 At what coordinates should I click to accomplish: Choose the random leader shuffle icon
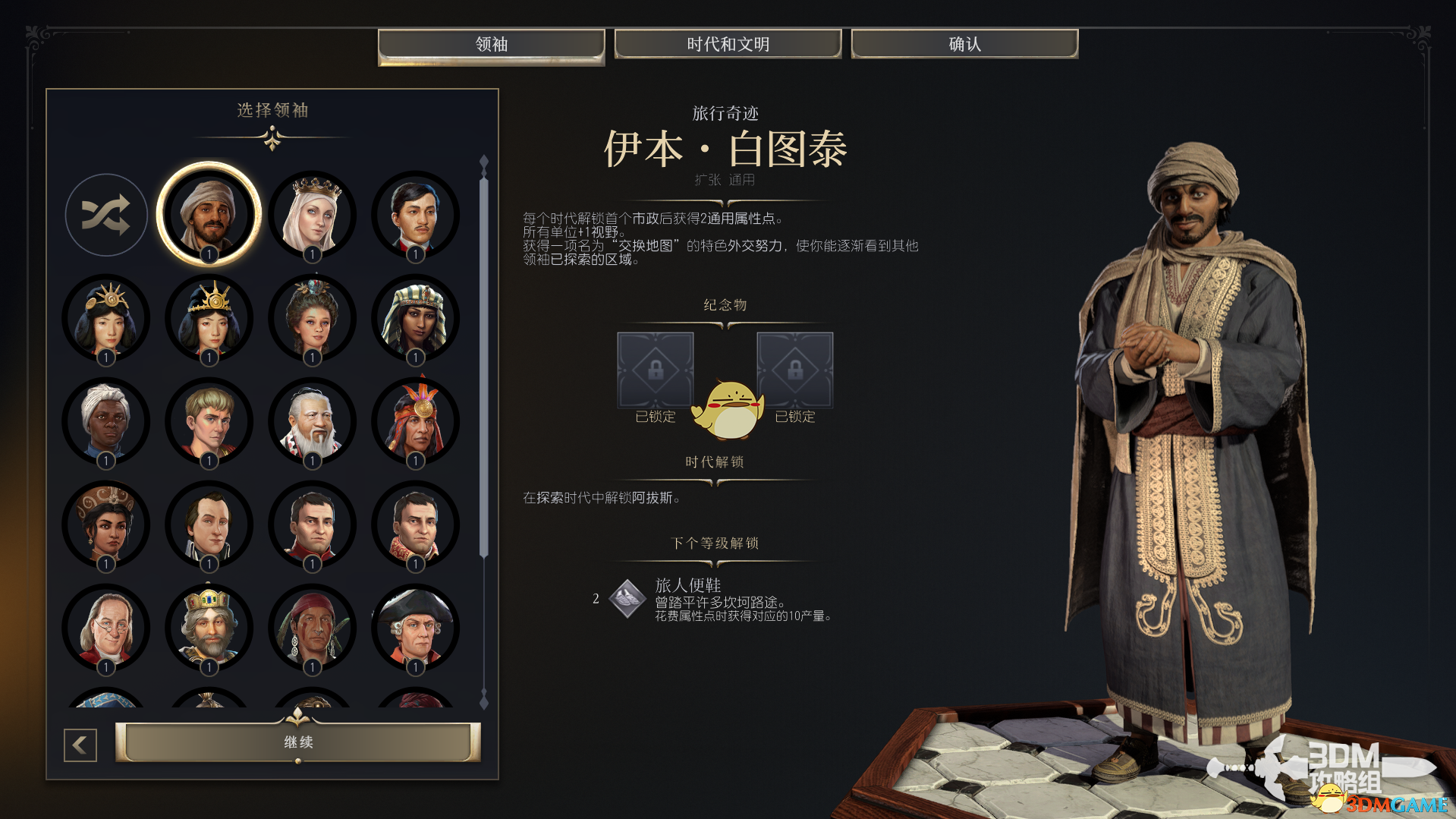click(106, 215)
